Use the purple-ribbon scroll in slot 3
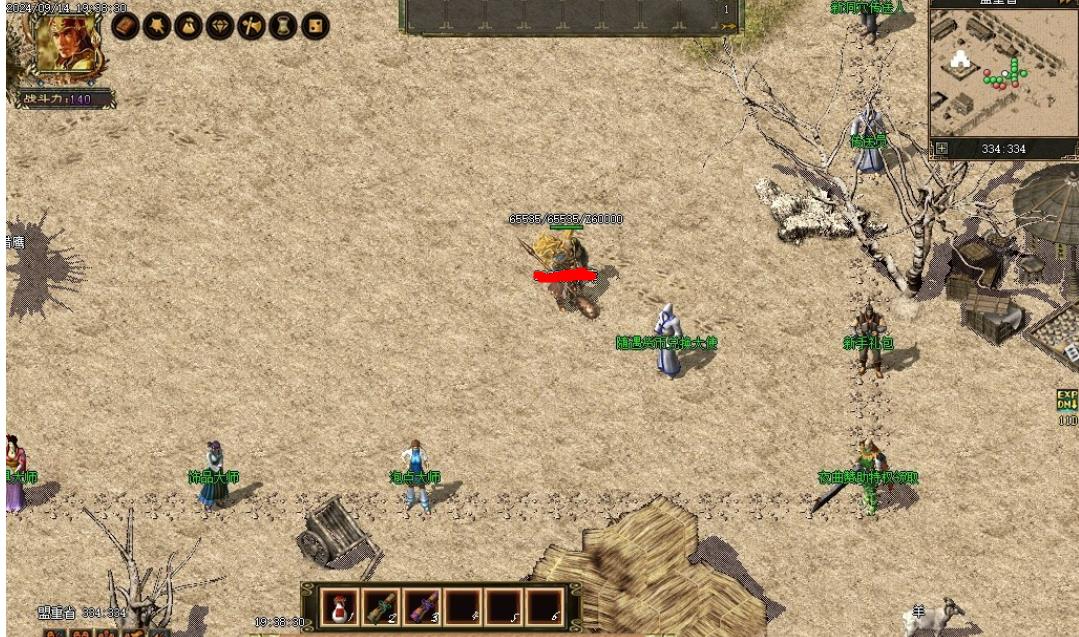1079x637 pixels. [421, 606]
